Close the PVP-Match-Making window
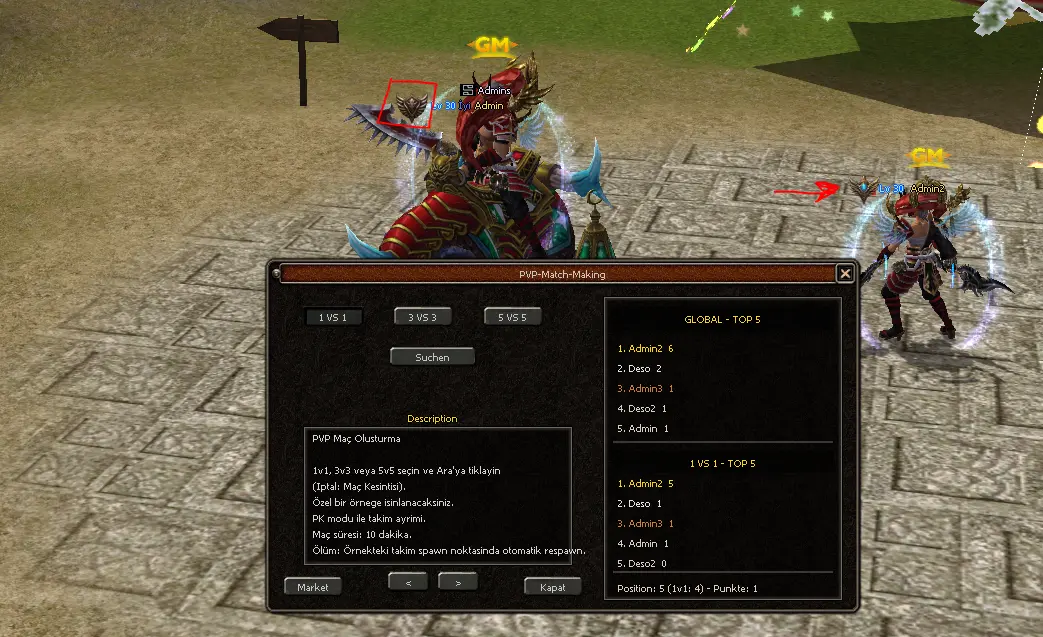This screenshot has width=1043, height=637. pyautogui.click(x=845, y=273)
